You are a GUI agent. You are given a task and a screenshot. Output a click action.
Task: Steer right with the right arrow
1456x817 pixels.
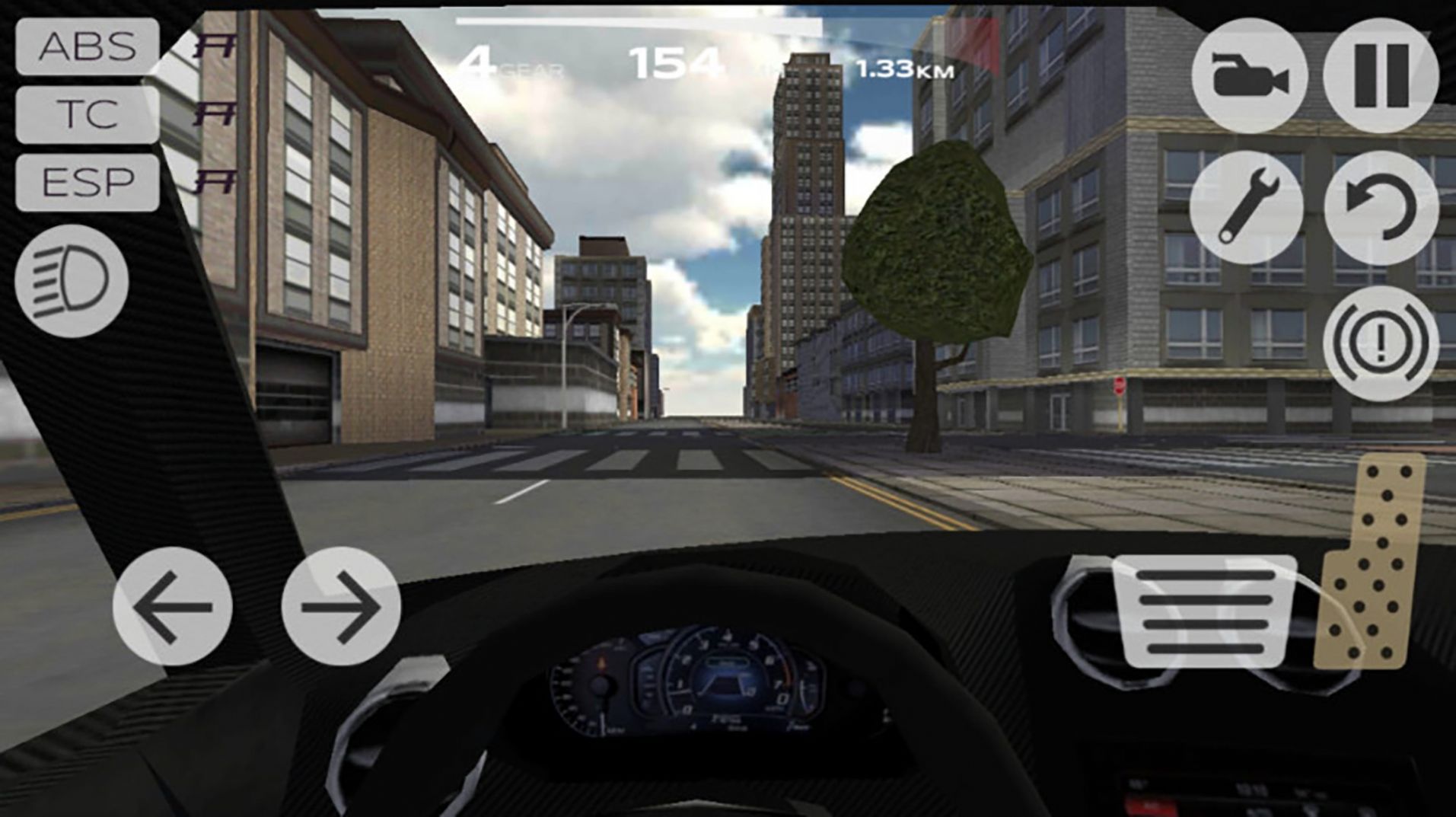click(x=341, y=606)
